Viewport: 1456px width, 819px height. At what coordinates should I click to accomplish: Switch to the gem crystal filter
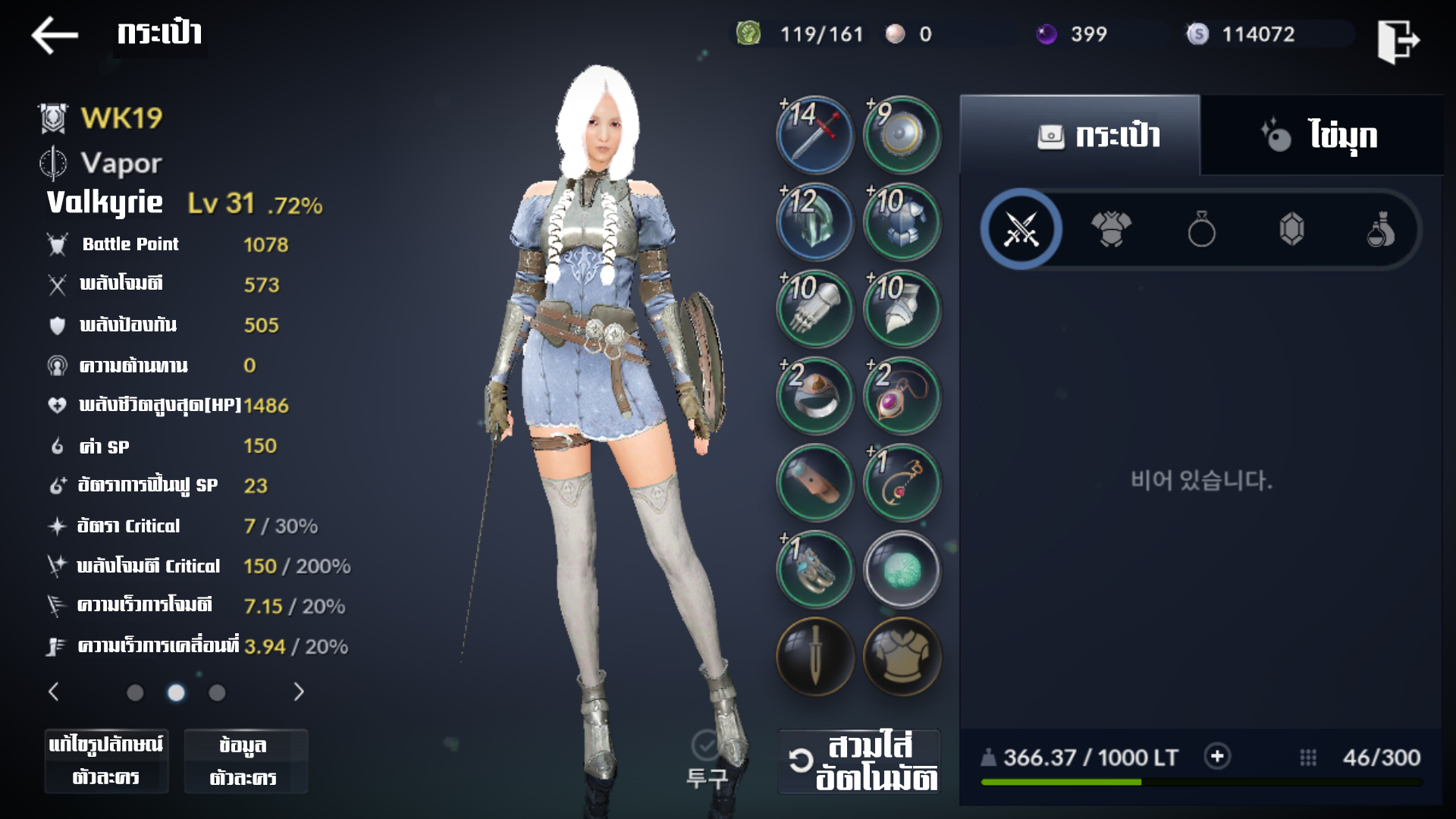click(x=1291, y=229)
